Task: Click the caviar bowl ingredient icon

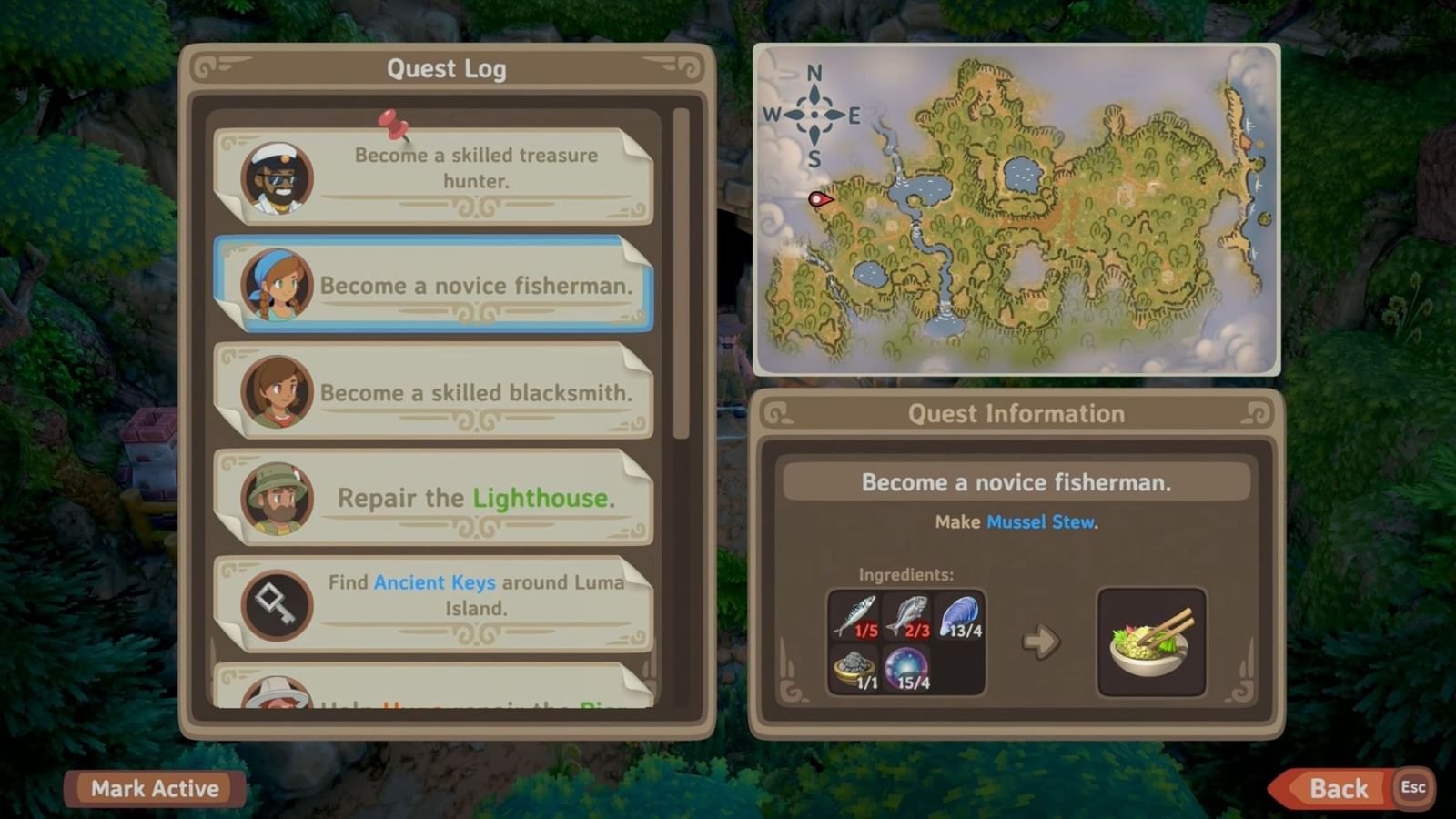Action: click(x=854, y=669)
